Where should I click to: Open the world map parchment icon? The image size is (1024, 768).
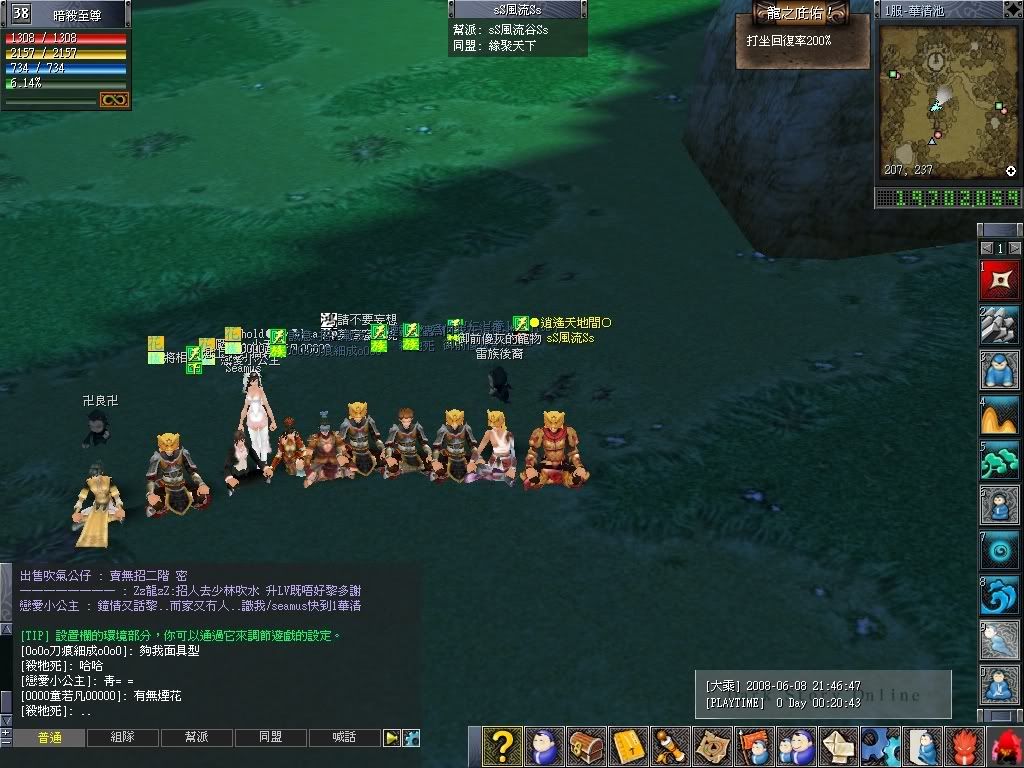(x=712, y=747)
